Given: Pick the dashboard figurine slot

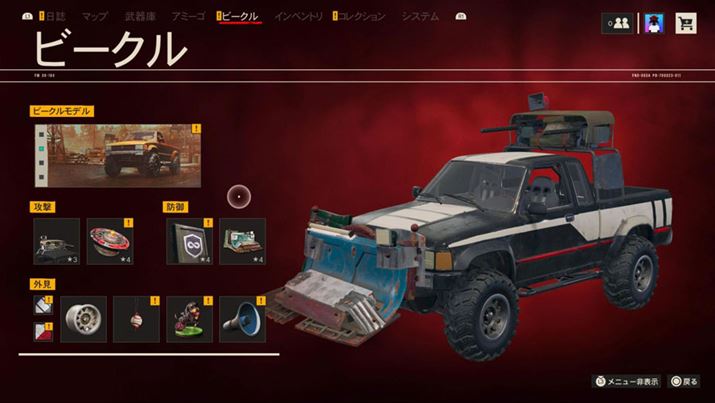Looking at the screenshot, I should pos(189,318).
